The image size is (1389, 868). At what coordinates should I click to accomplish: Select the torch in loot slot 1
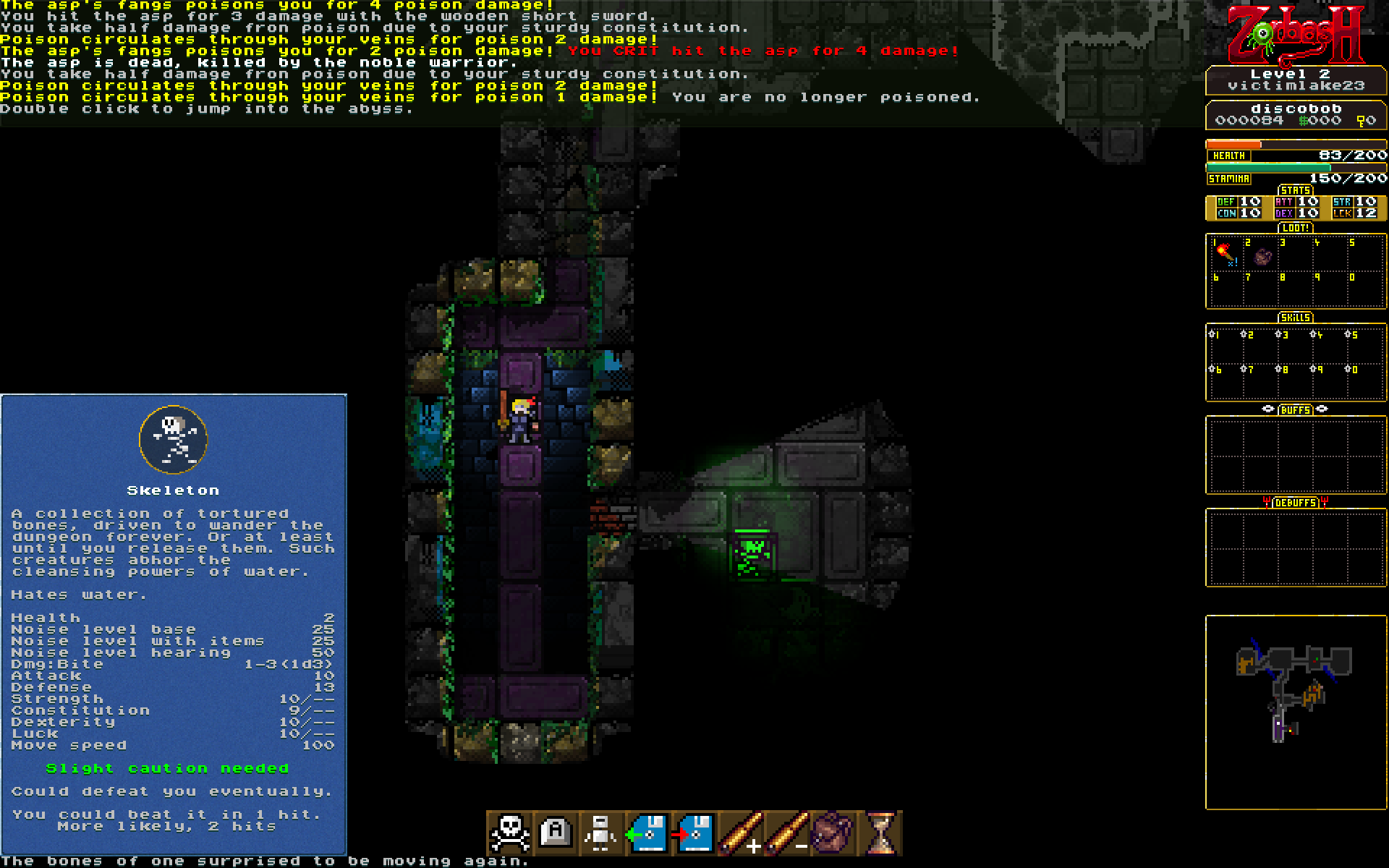pyautogui.click(x=1224, y=254)
